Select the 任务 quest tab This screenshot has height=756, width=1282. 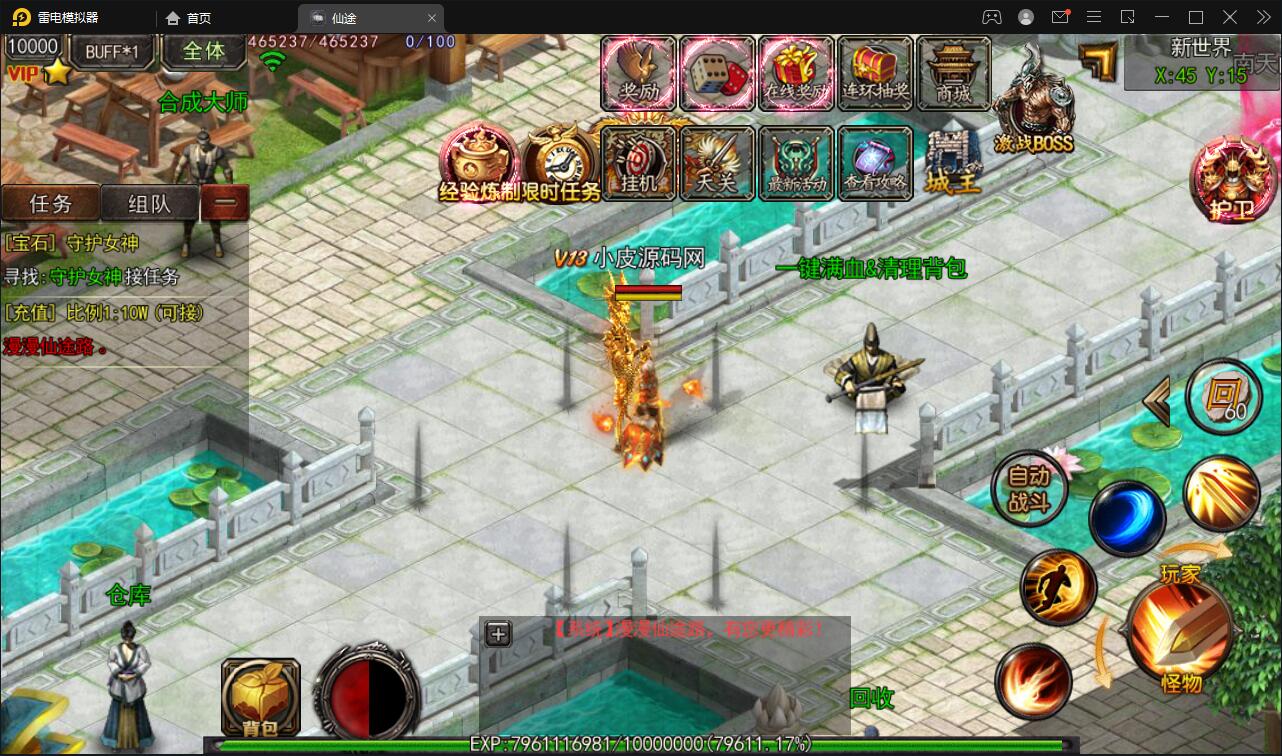tap(51, 203)
